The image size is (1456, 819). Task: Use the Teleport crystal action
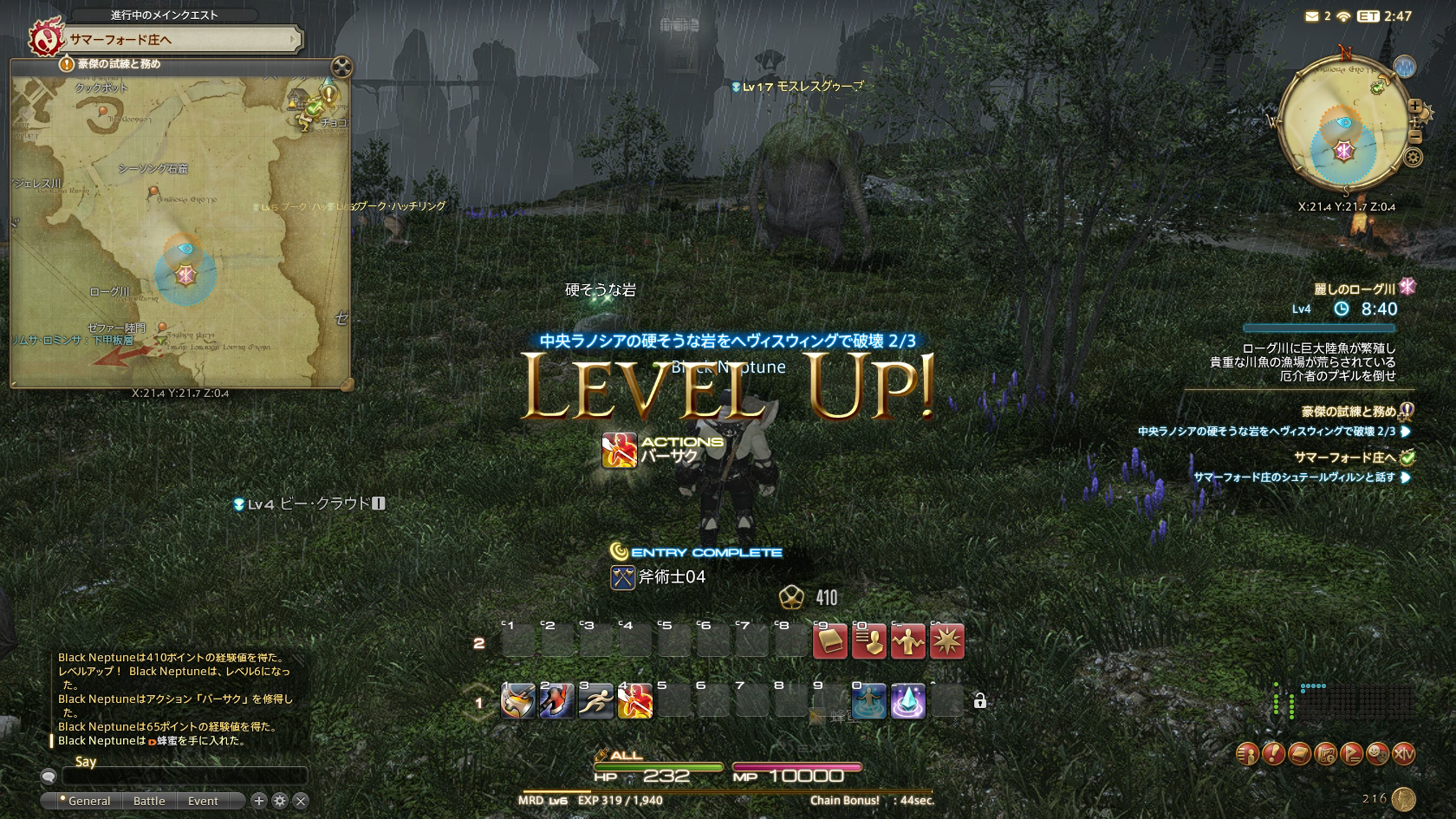(x=907, y=701)
